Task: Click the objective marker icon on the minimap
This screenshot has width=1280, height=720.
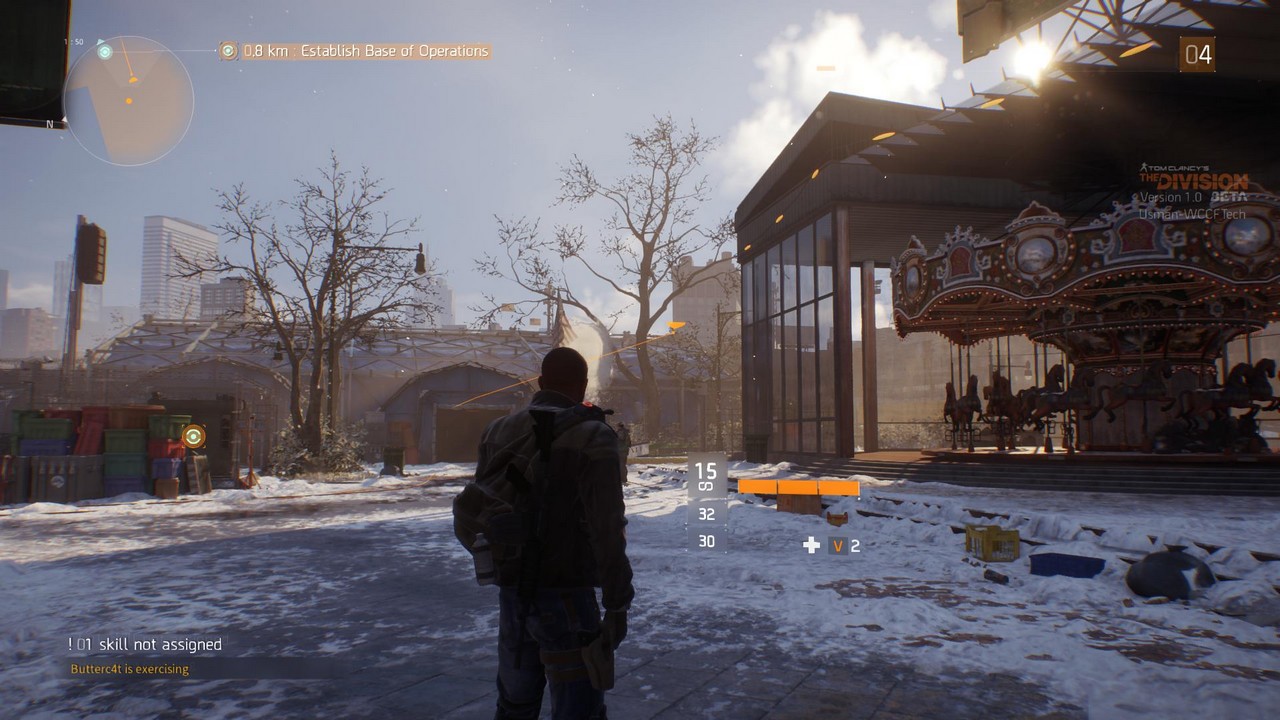Action: coord(105,51)
